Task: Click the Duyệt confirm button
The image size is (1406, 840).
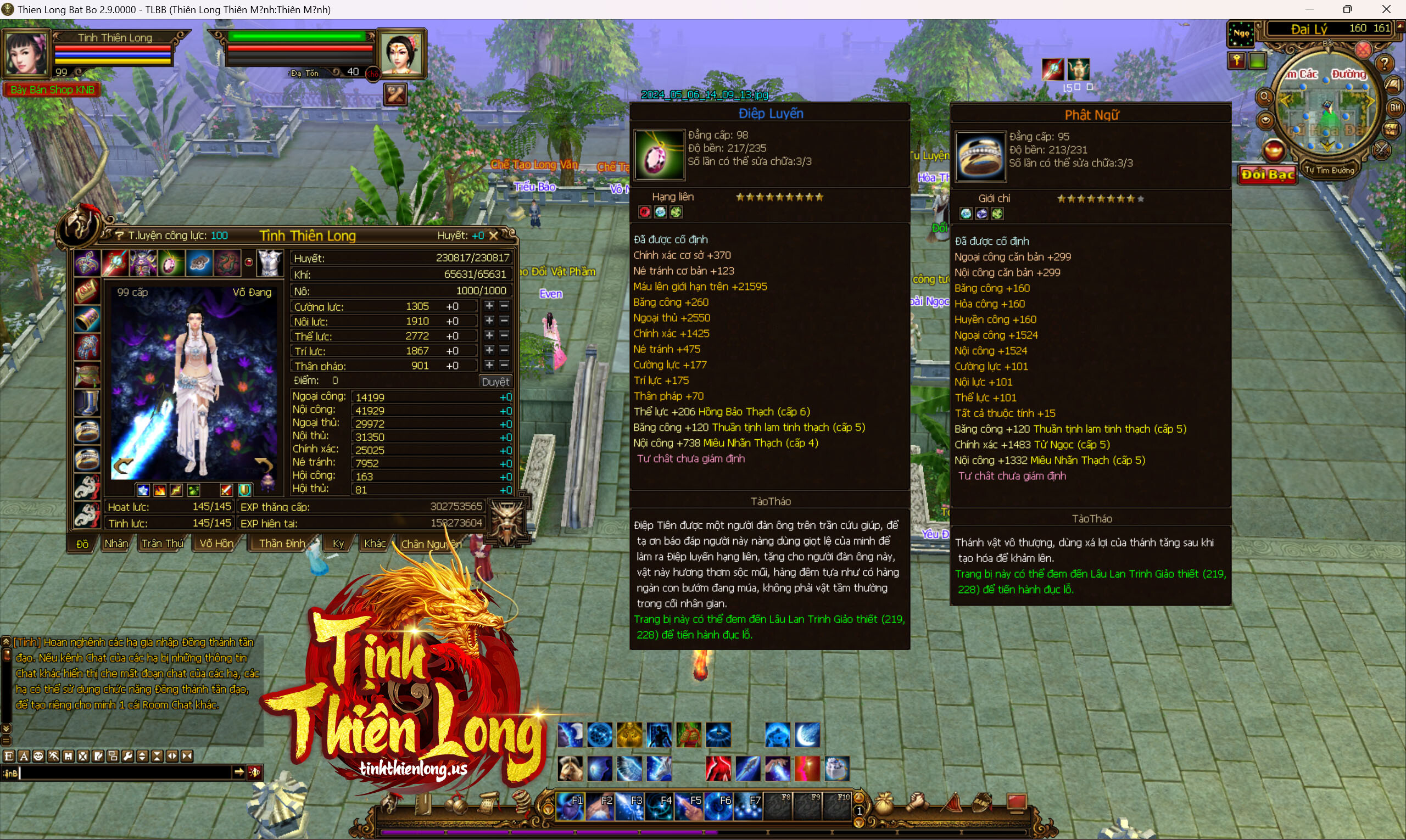Action: [x=495, y=382]
